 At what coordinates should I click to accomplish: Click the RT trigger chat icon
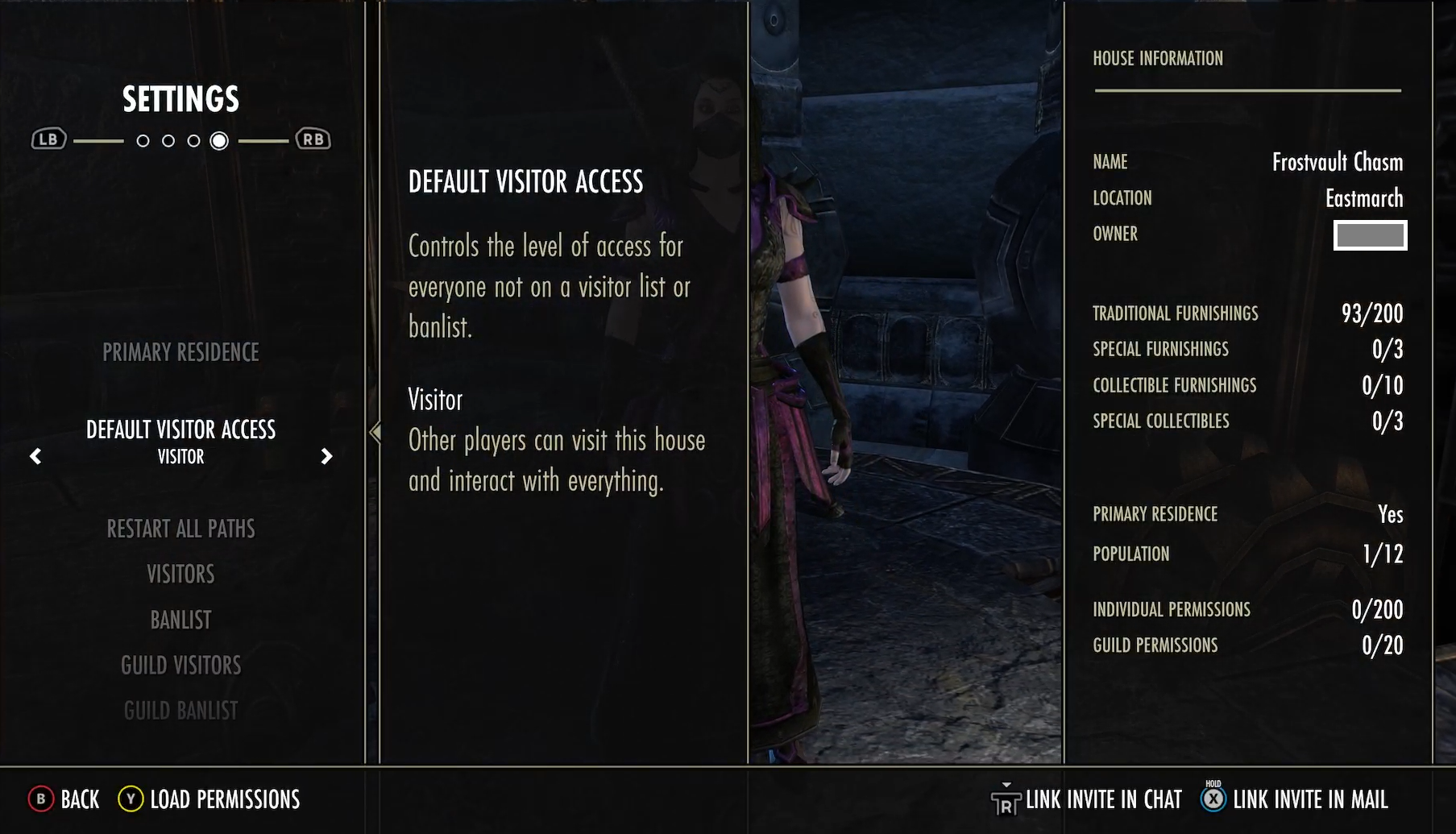coord(1005,799)
